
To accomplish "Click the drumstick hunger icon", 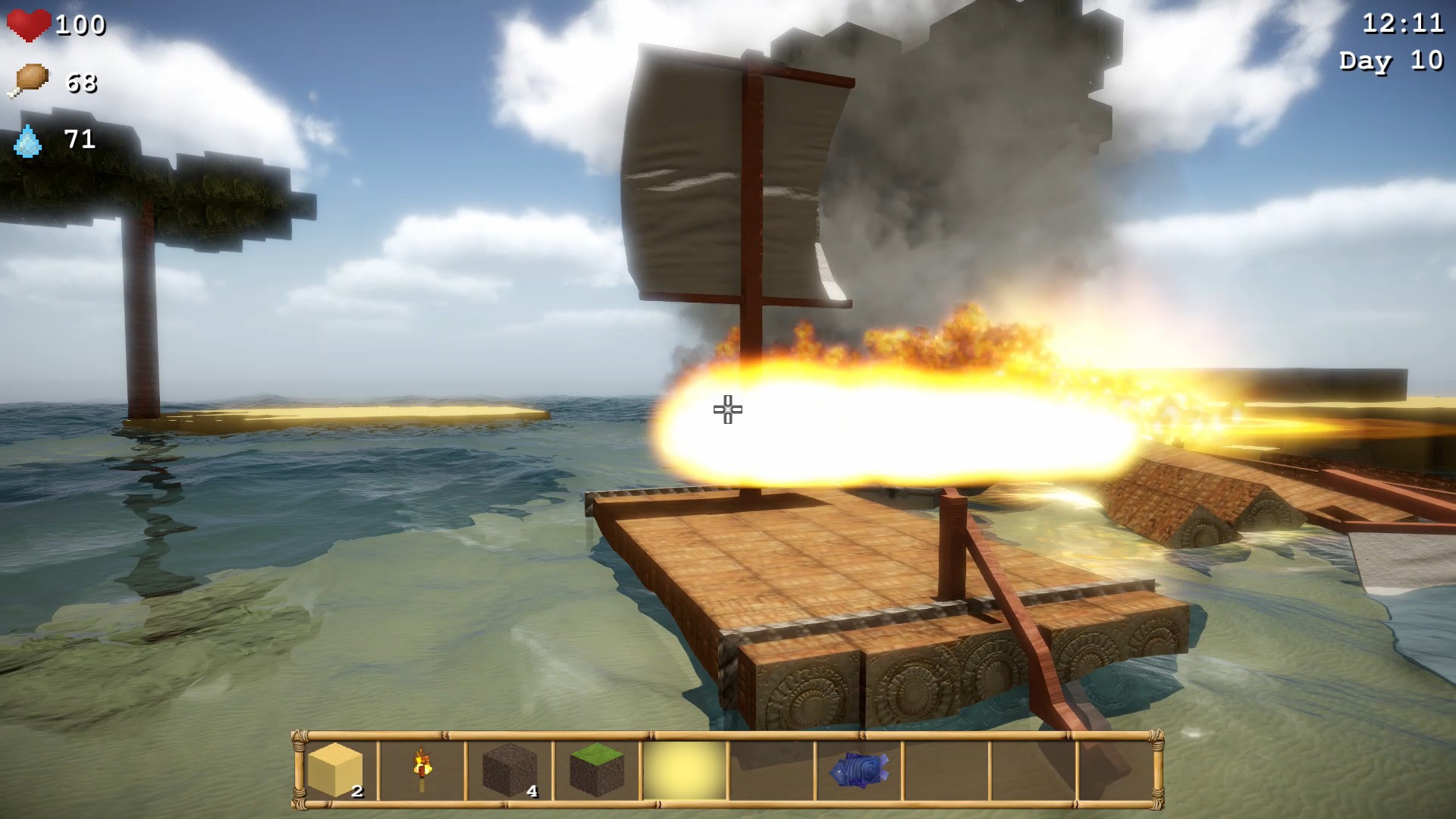I will coord(30,80).
